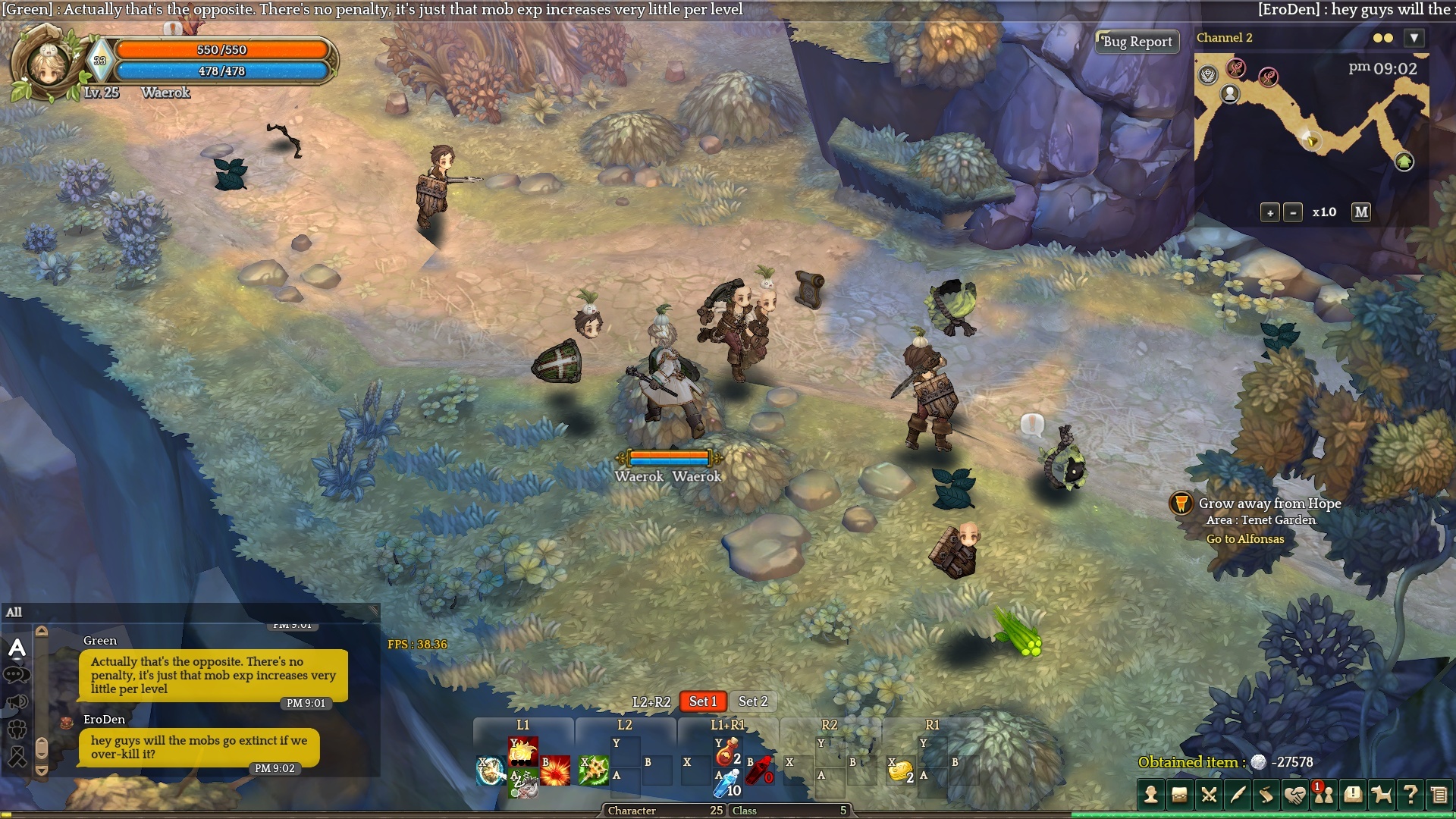Viewport: 1456px width, 819px height.
Task: Activate the green mace skill icon
Action: pos(594,770)
